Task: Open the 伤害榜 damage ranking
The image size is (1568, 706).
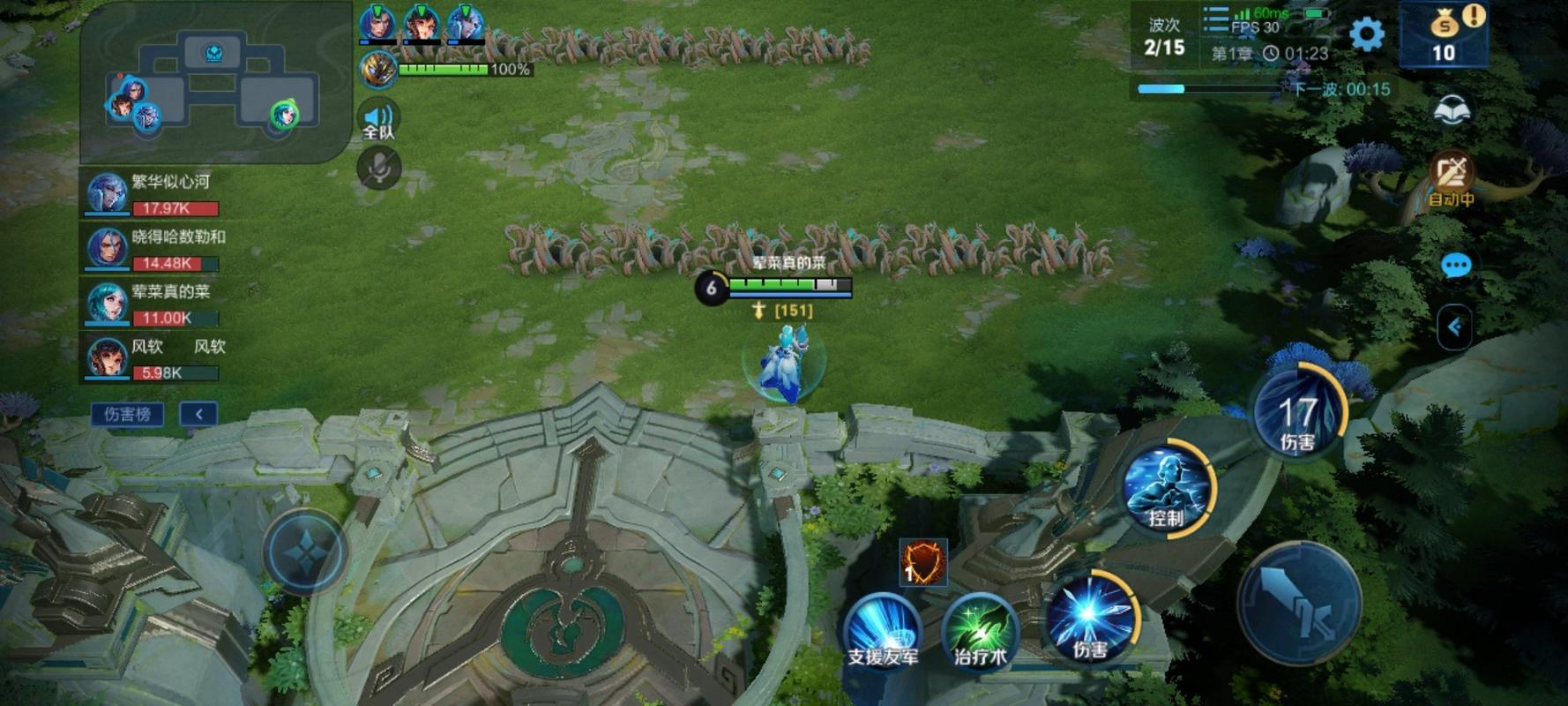Action: pyautogui.click(x=128, y=414)
